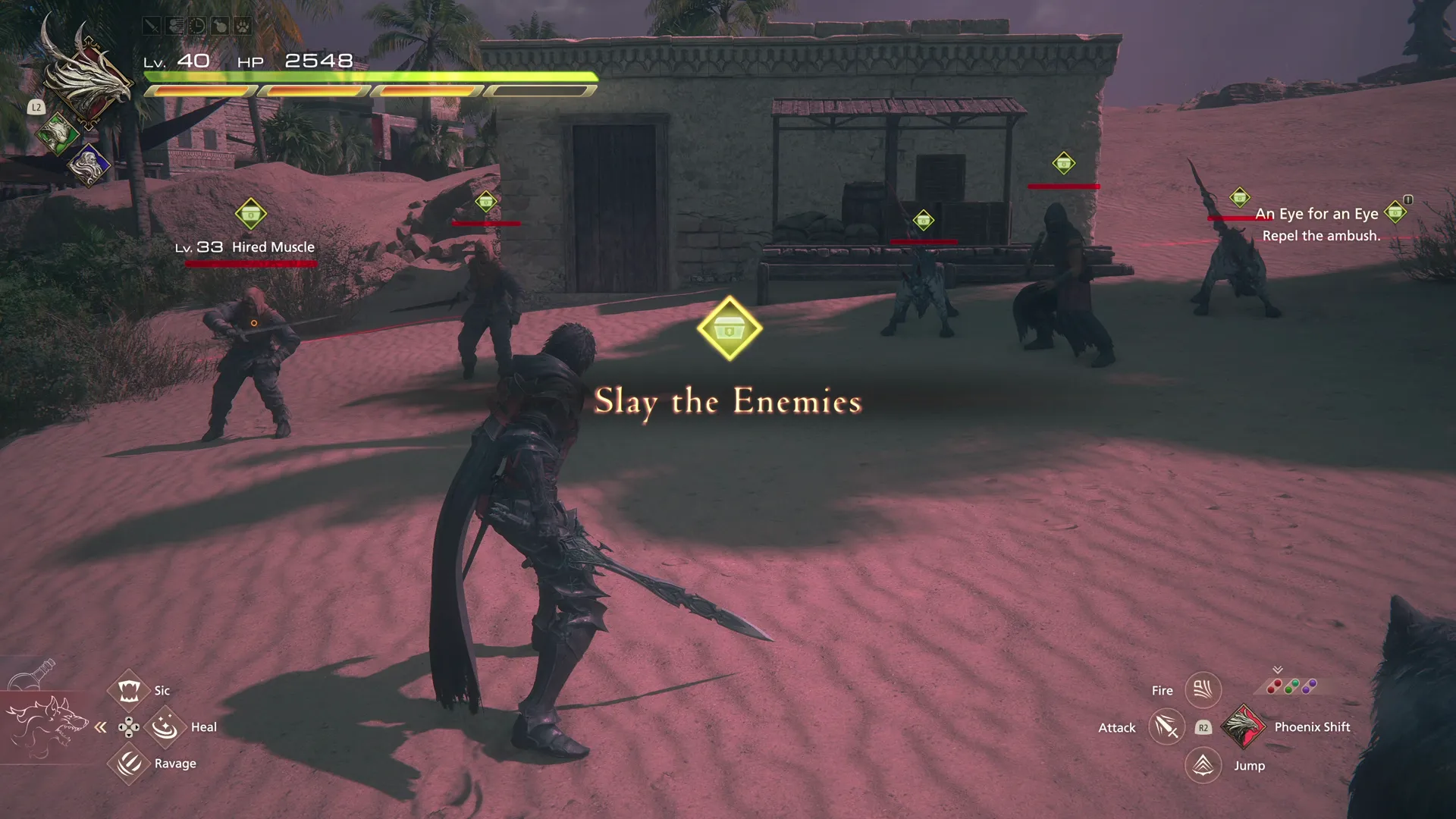Click the Torgal wolf portrait panel
1456x819 pixels.
(x=47, y=726)
